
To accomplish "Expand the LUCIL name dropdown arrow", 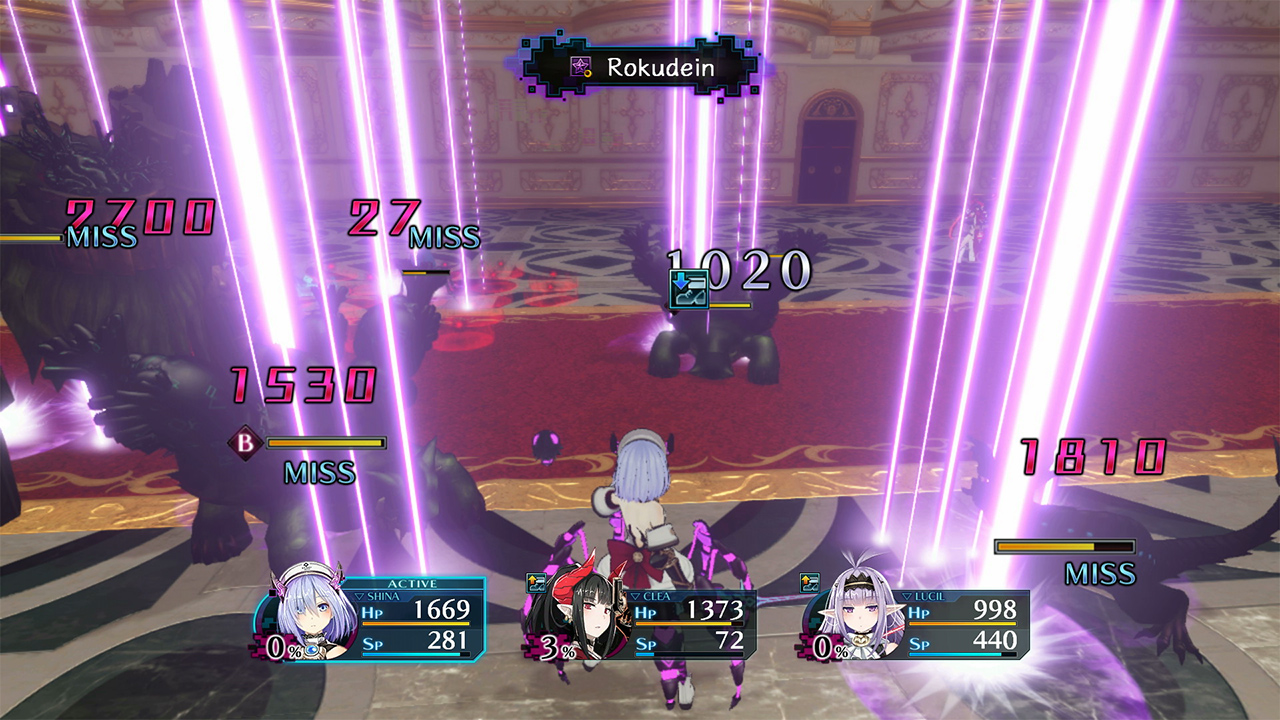I will [907, 596].
